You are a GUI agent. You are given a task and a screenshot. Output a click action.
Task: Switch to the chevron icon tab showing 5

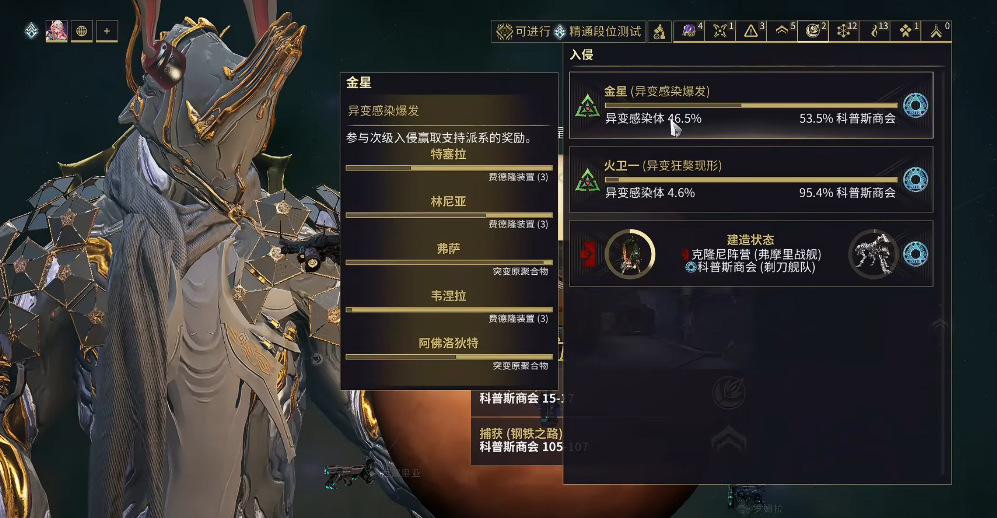(x=782, y=31)
